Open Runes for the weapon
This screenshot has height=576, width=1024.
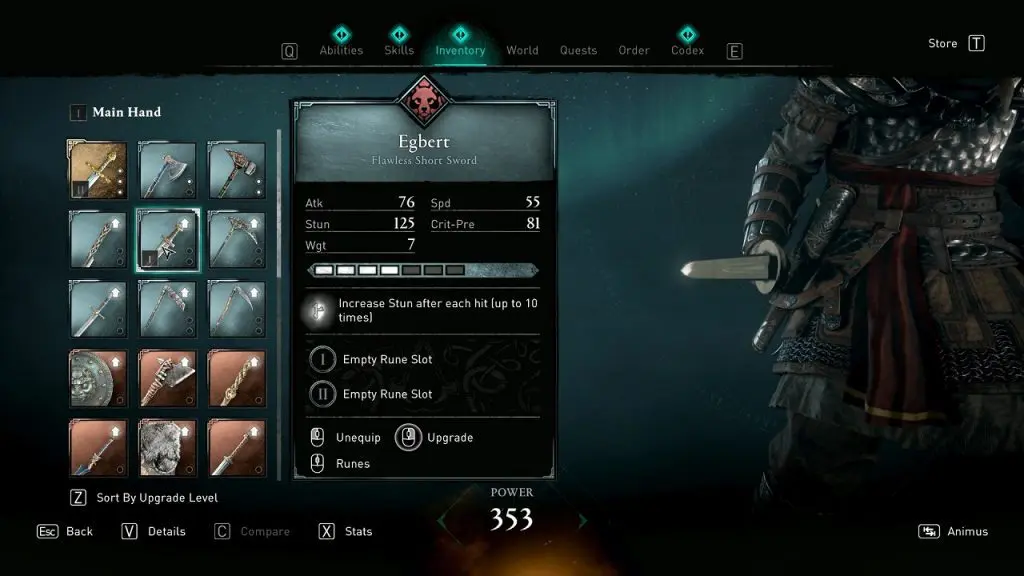(352, 464)
